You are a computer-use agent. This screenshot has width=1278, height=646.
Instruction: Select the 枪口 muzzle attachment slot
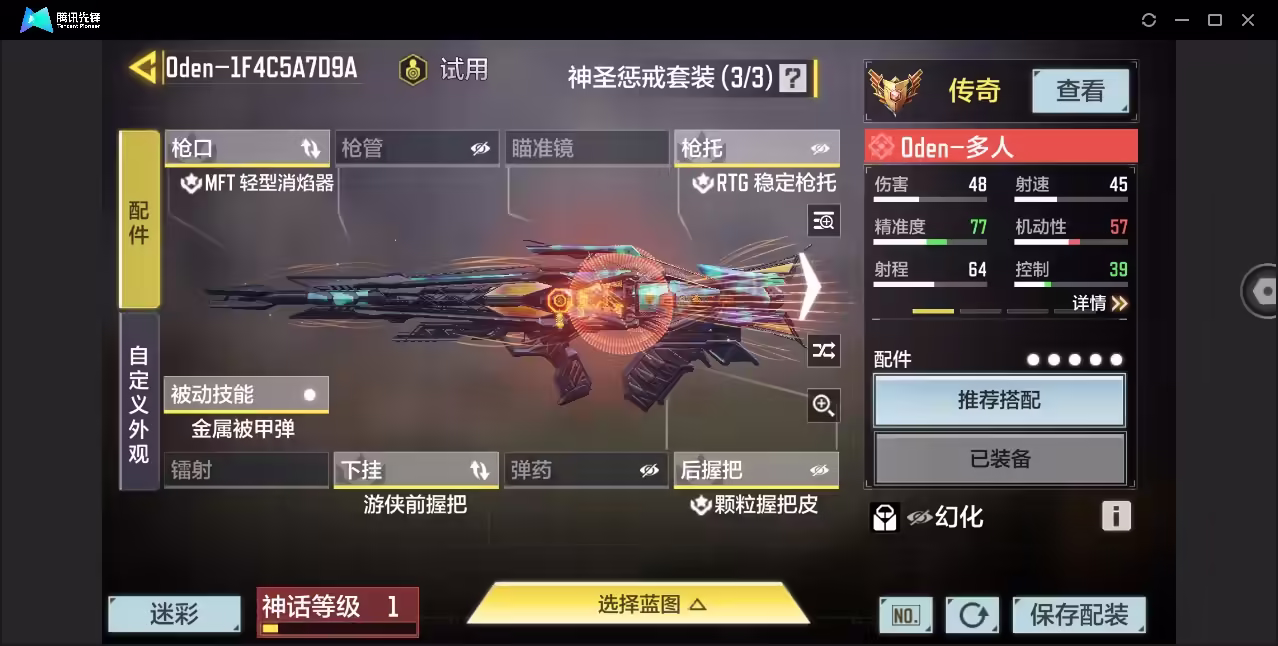(x=246, y=148)
